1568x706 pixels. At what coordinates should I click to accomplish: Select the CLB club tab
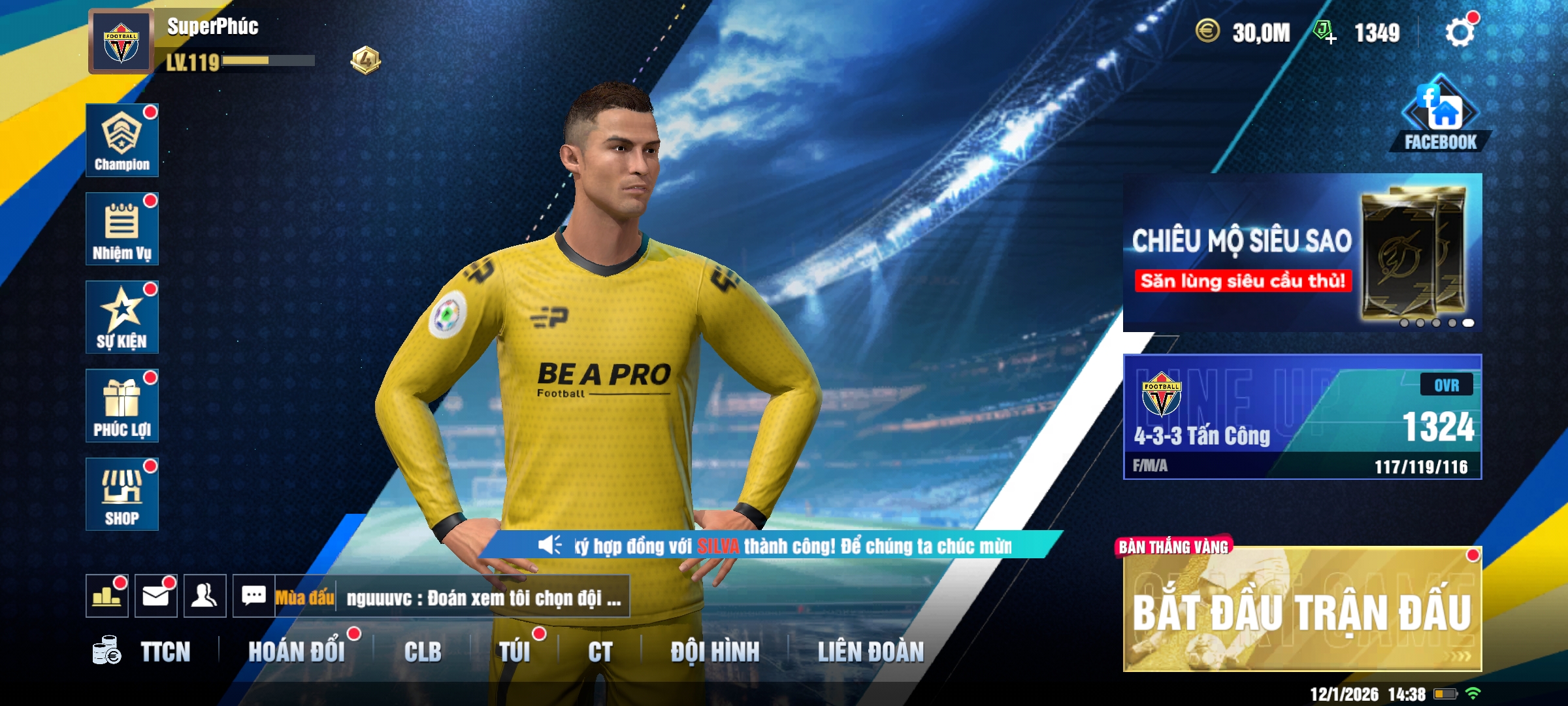tap(423, 652)
